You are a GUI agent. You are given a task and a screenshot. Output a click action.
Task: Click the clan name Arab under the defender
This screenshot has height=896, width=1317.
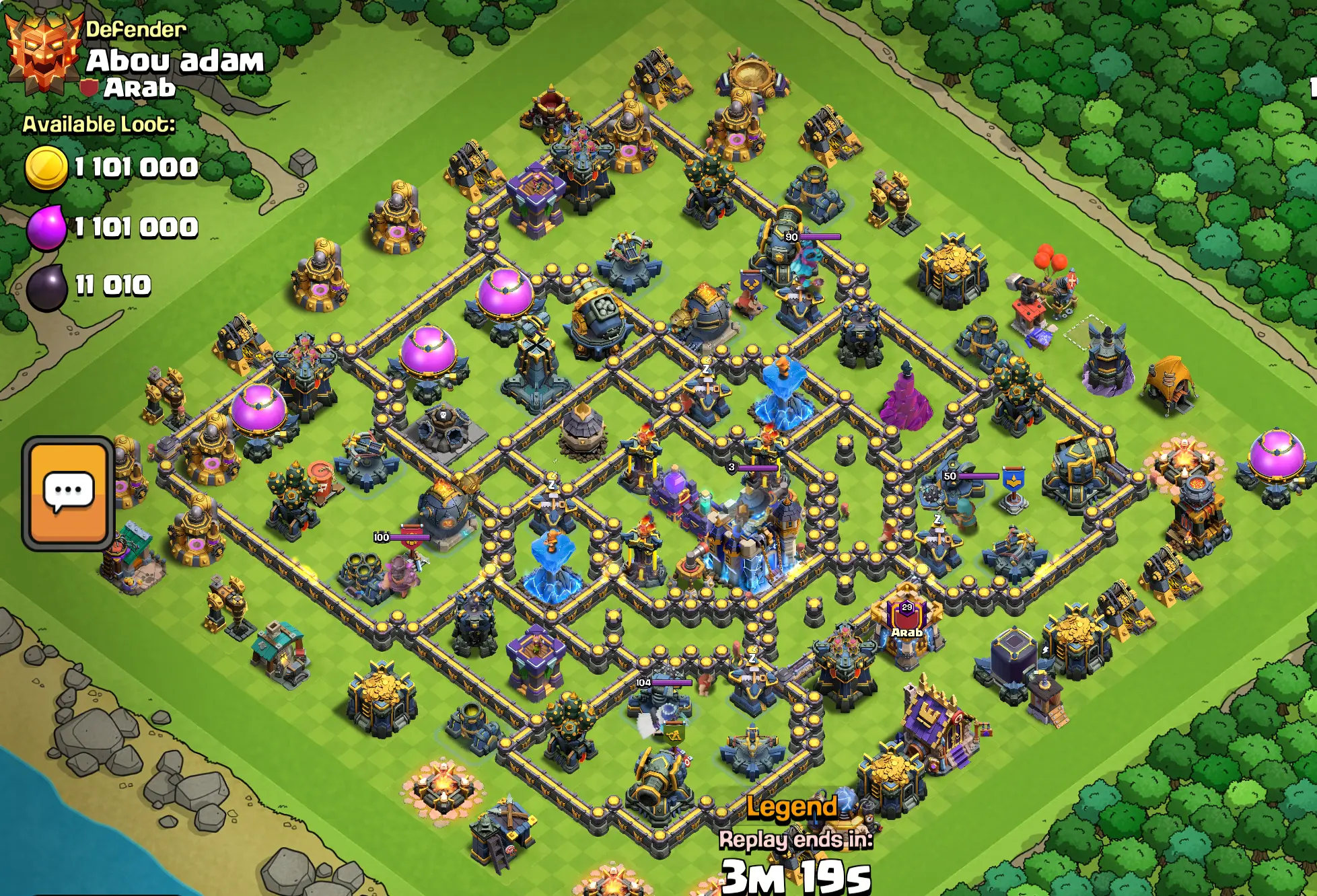(x=143, y=87)
